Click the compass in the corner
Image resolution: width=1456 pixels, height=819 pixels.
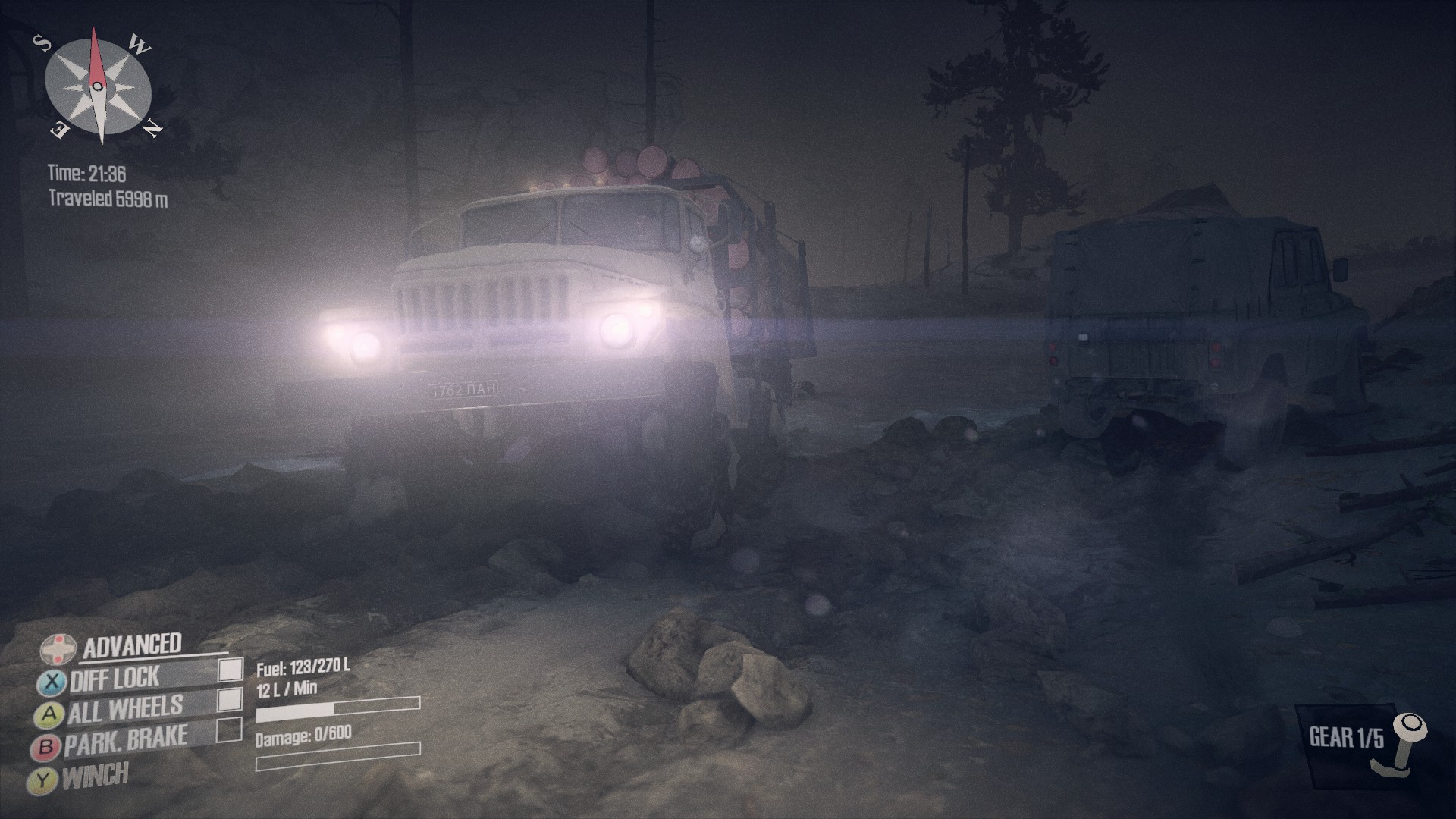point(99,87)
